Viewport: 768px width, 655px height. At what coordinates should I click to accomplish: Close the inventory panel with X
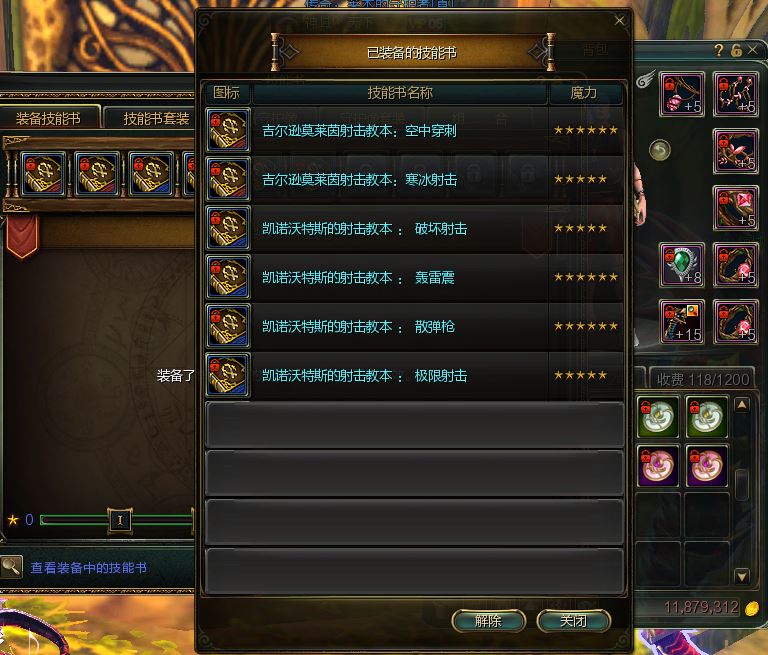pyautogui.click(x=754, y=50)
